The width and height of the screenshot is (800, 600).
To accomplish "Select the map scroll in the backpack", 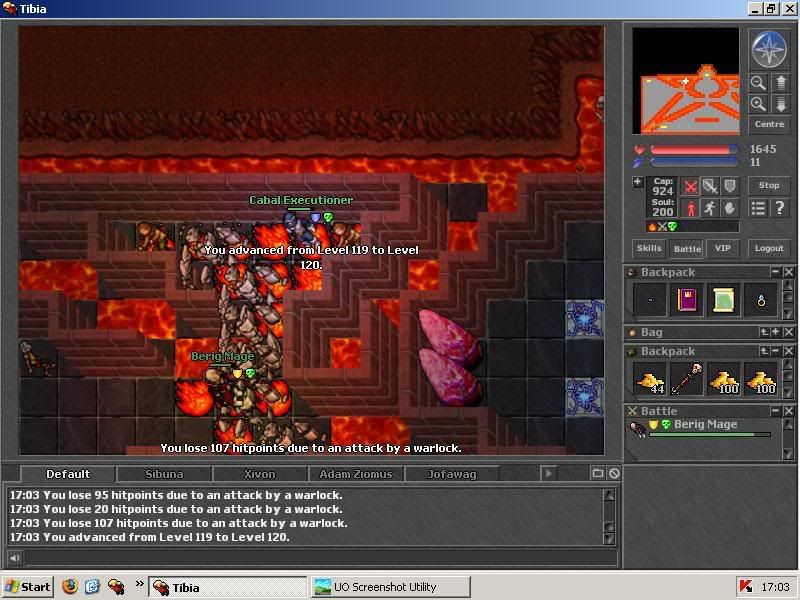I will click(x=724, y=300).
